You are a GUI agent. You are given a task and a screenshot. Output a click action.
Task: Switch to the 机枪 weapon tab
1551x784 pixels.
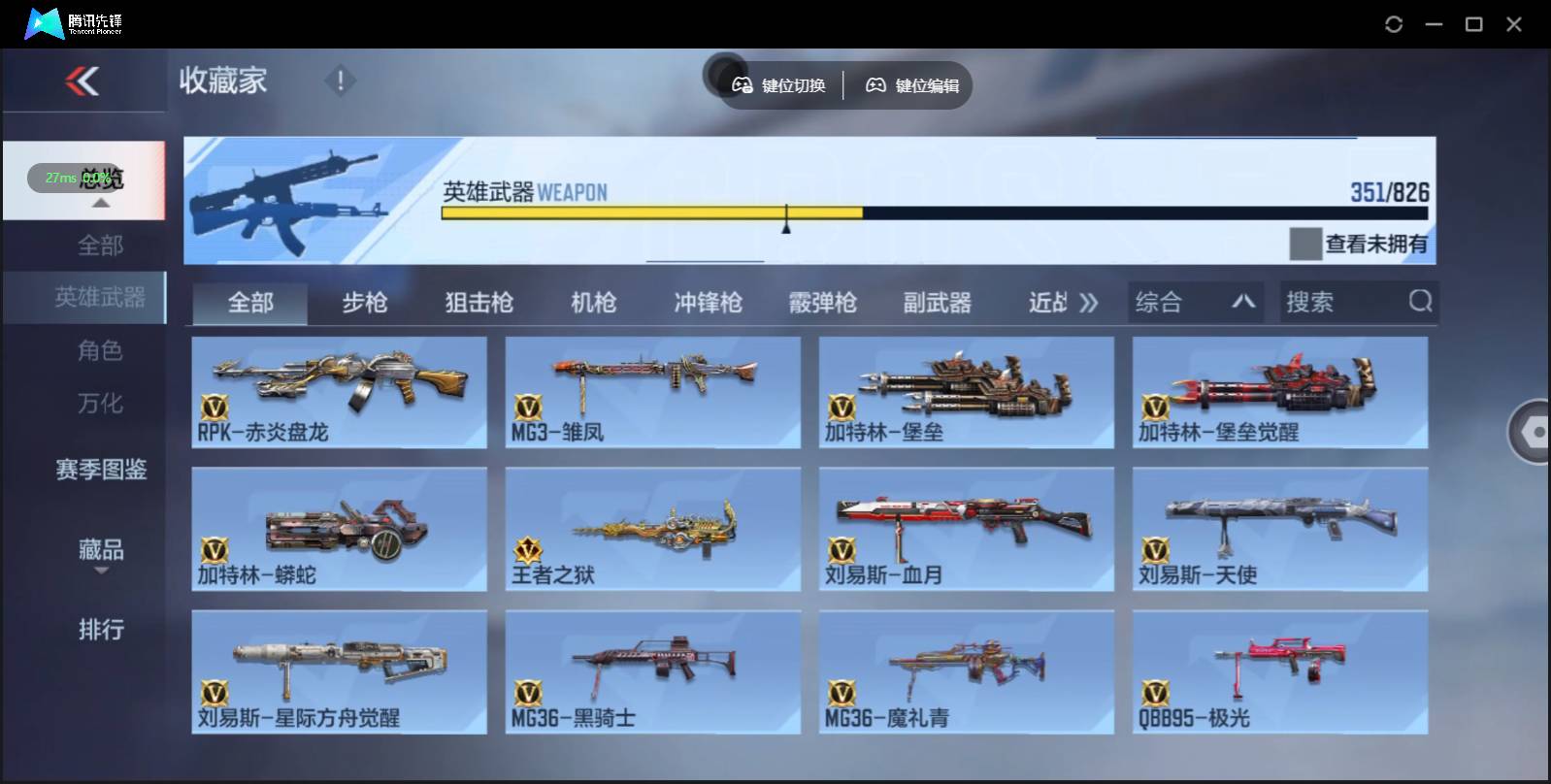click(592, 302)
